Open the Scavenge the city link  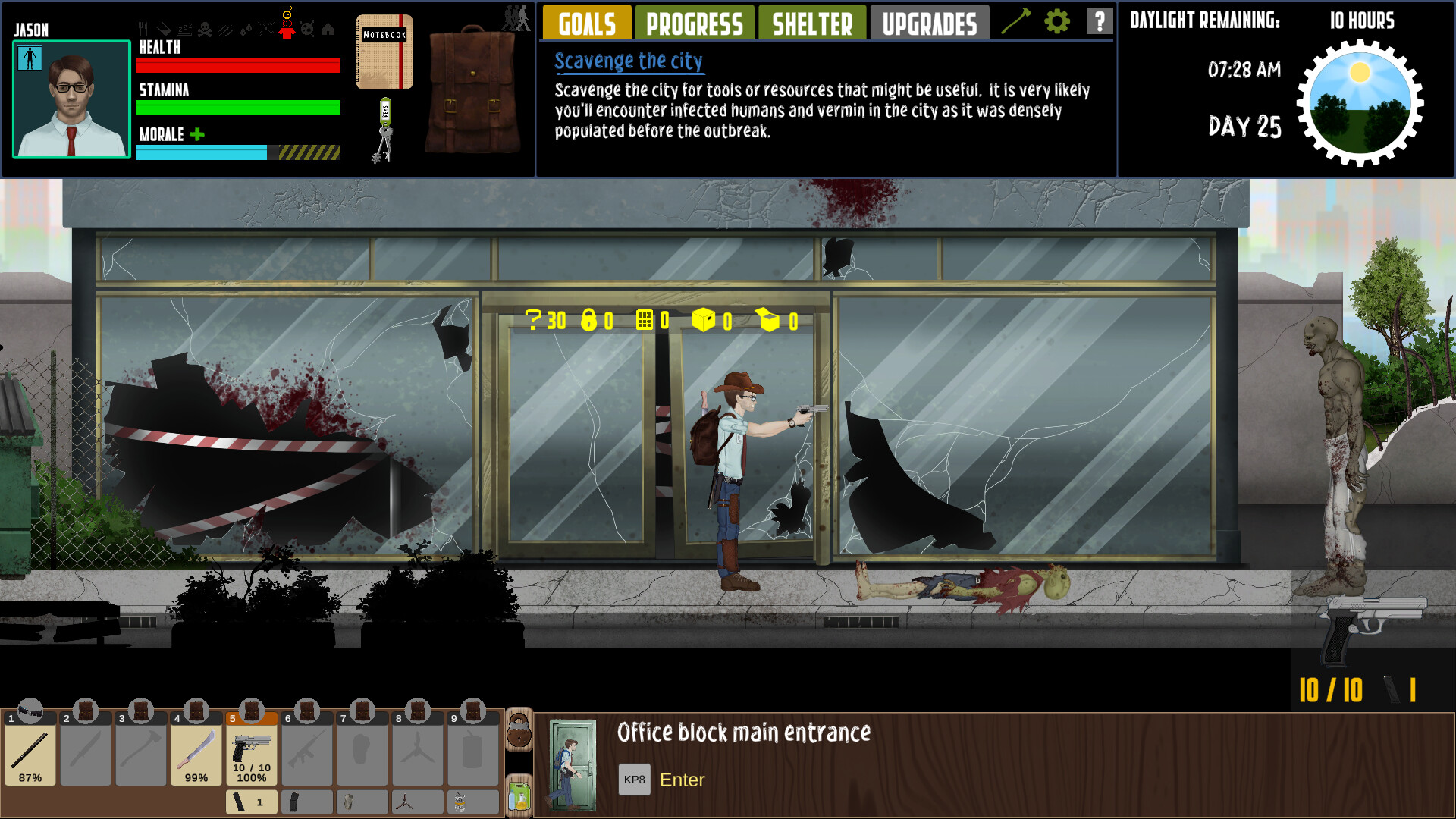(628, 61)
